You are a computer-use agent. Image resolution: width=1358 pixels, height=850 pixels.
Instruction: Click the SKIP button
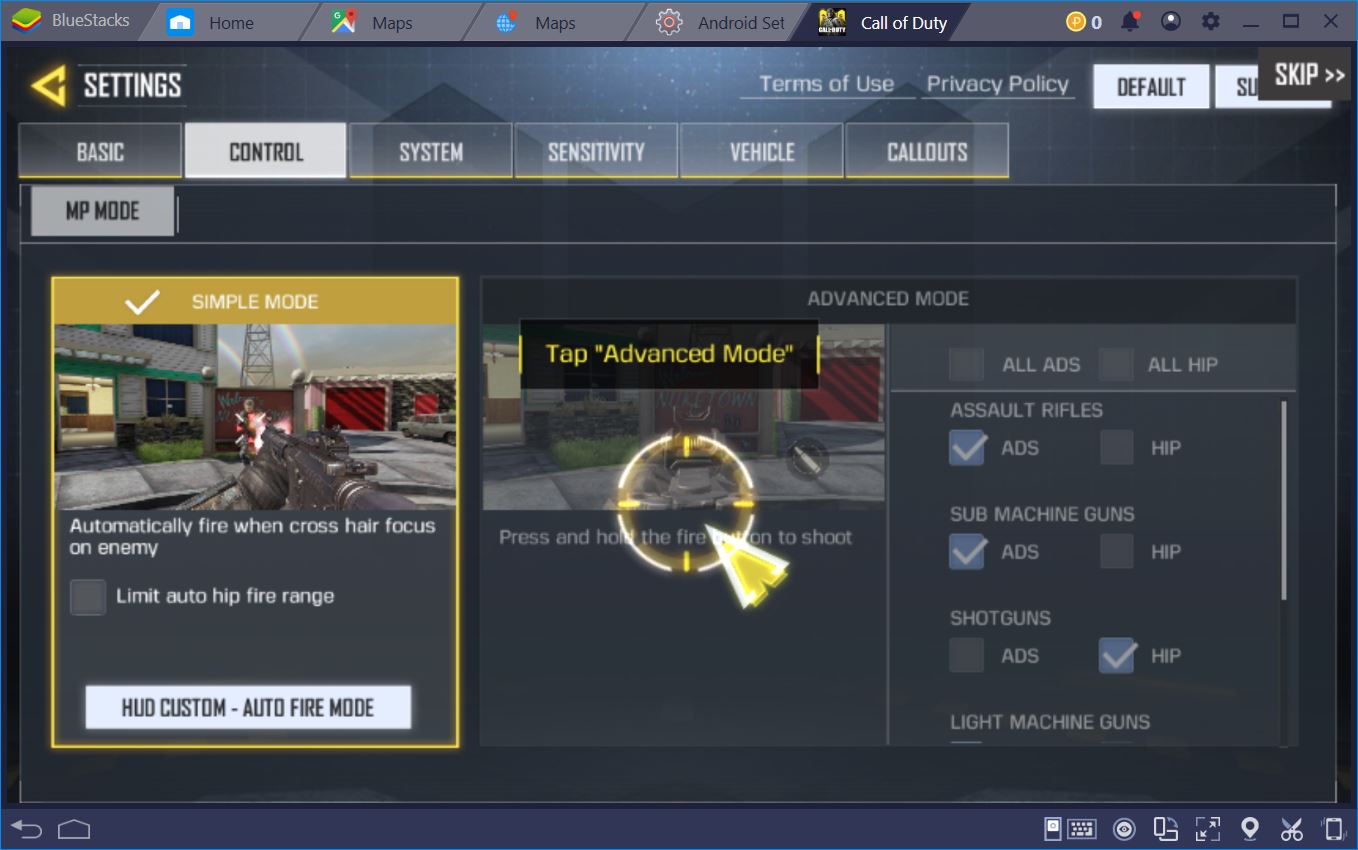pos(1303,73)
